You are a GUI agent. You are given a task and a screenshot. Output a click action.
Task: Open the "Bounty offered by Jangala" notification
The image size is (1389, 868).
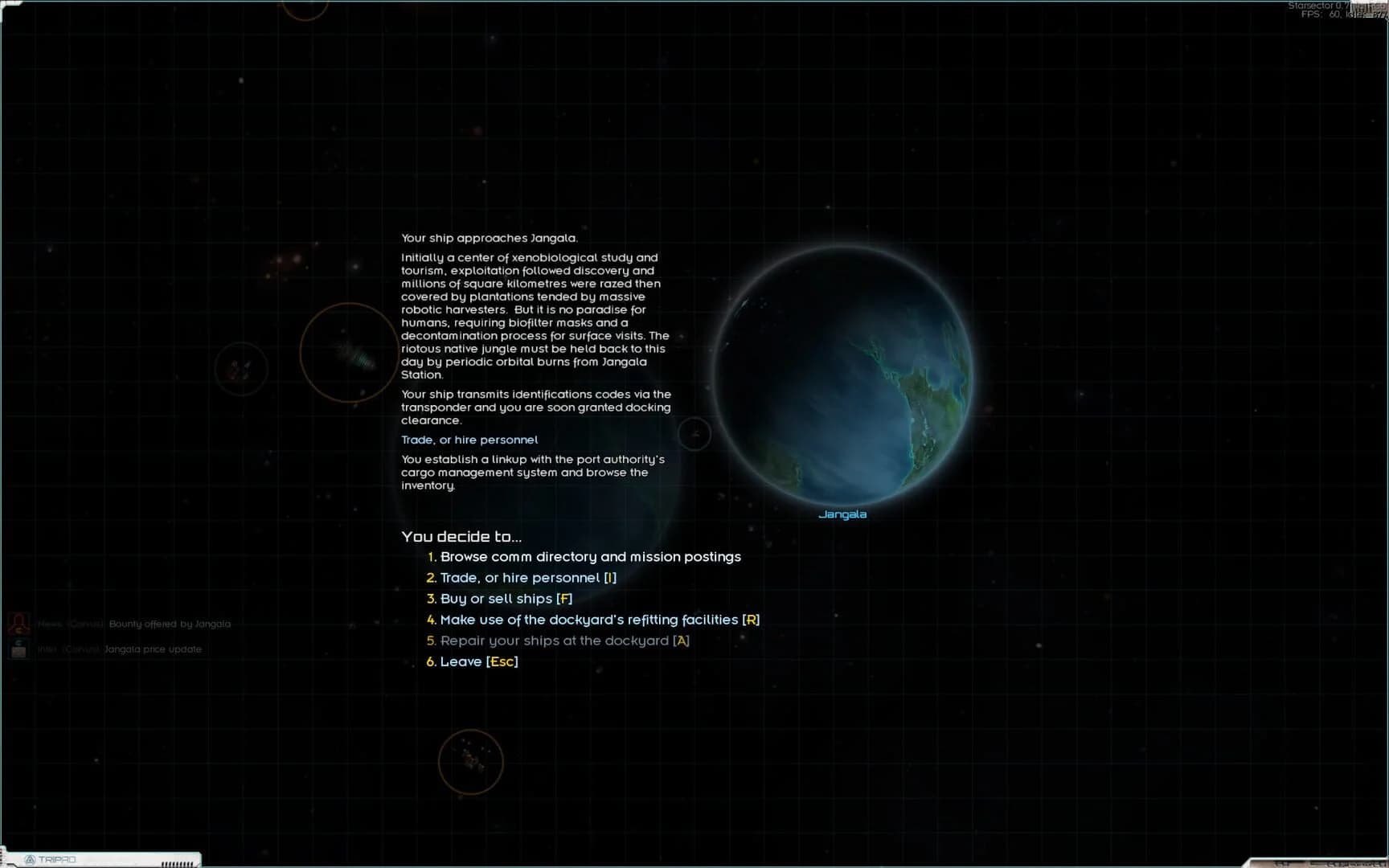pyautogui.click(x=170, y=623)
